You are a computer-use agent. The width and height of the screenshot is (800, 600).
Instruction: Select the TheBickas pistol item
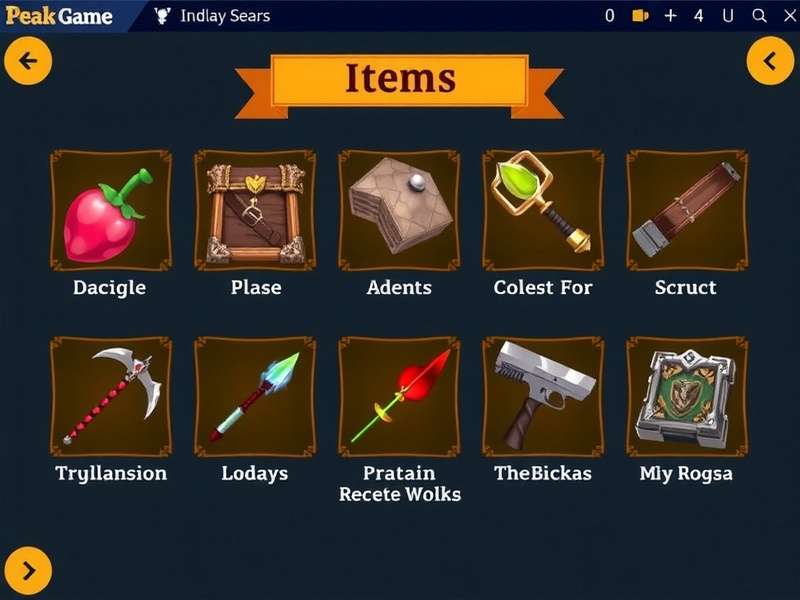(x=542, y=396)
